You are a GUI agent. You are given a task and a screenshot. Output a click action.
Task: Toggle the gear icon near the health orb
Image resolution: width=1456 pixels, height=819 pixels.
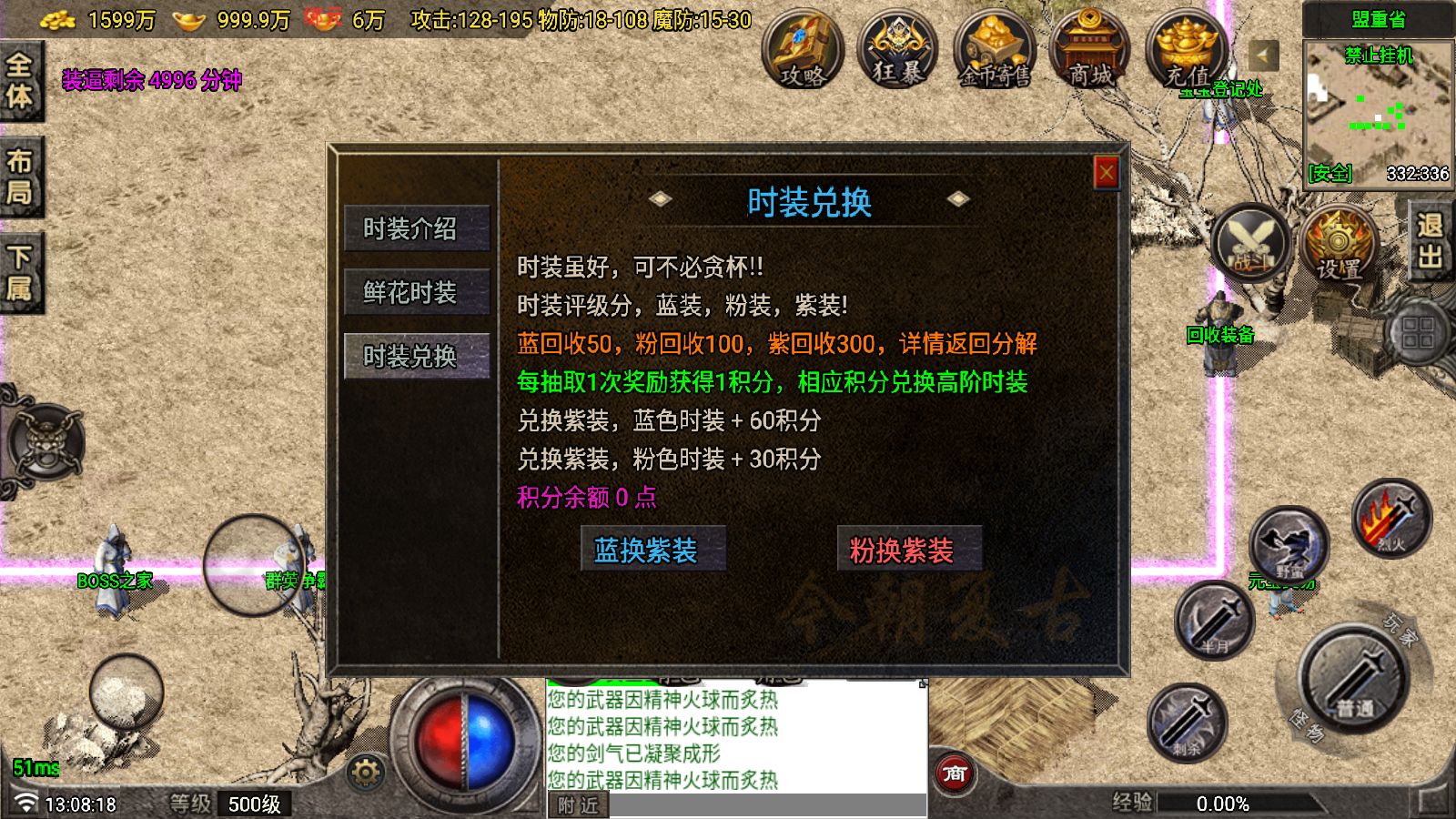(364, 770)
